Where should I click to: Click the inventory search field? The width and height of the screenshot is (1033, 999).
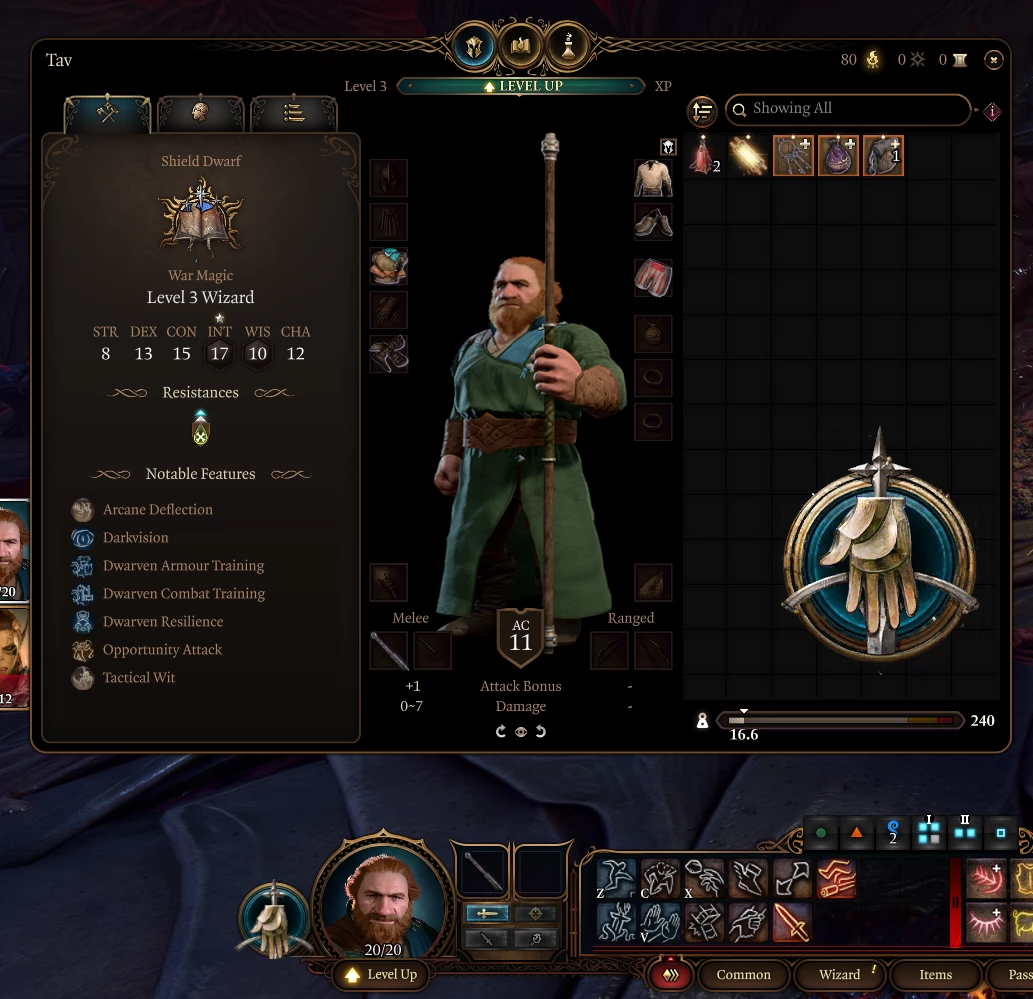pyautogui.click(x=850, y=109)
